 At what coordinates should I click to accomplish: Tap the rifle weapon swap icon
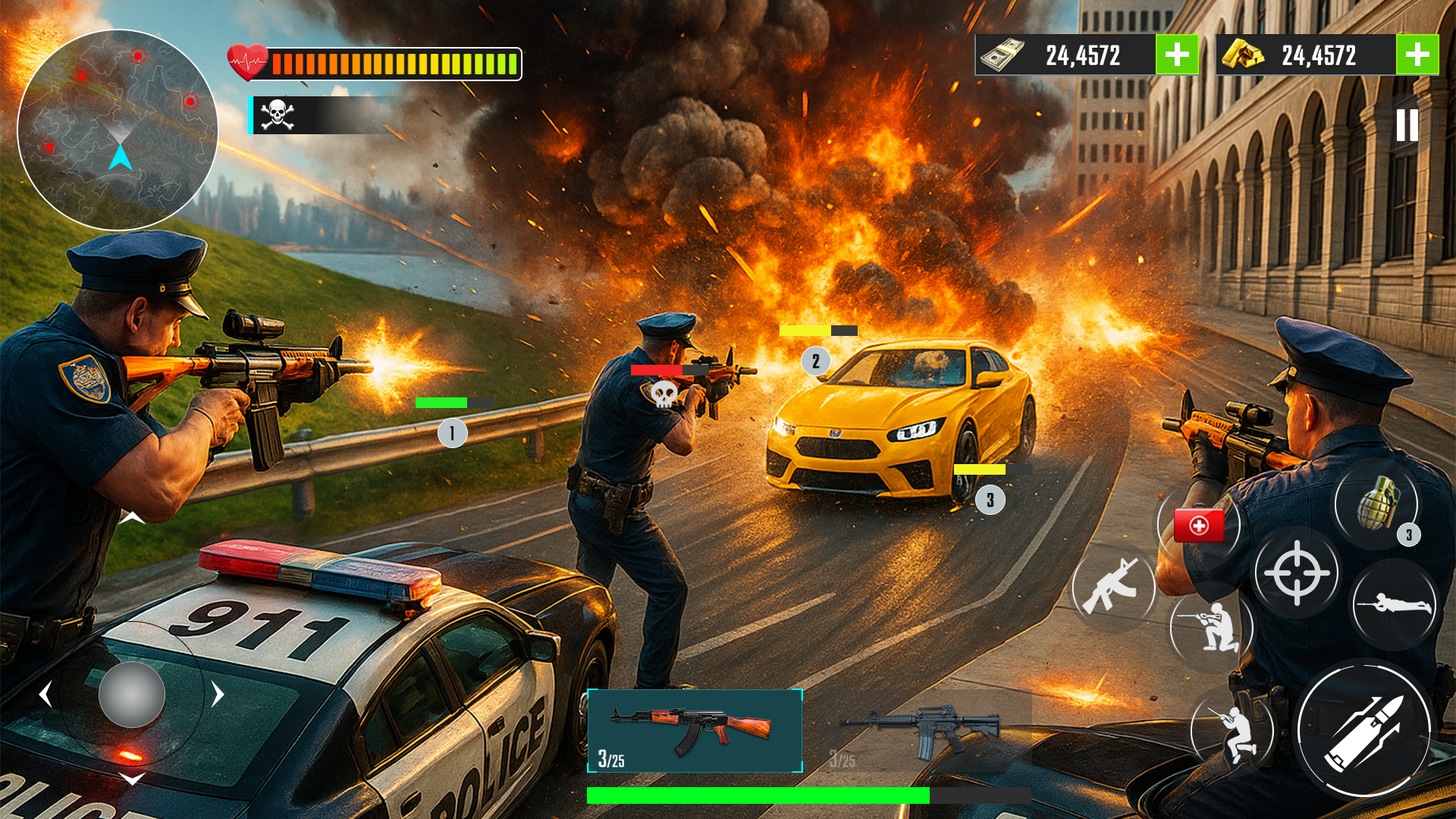1112,586
